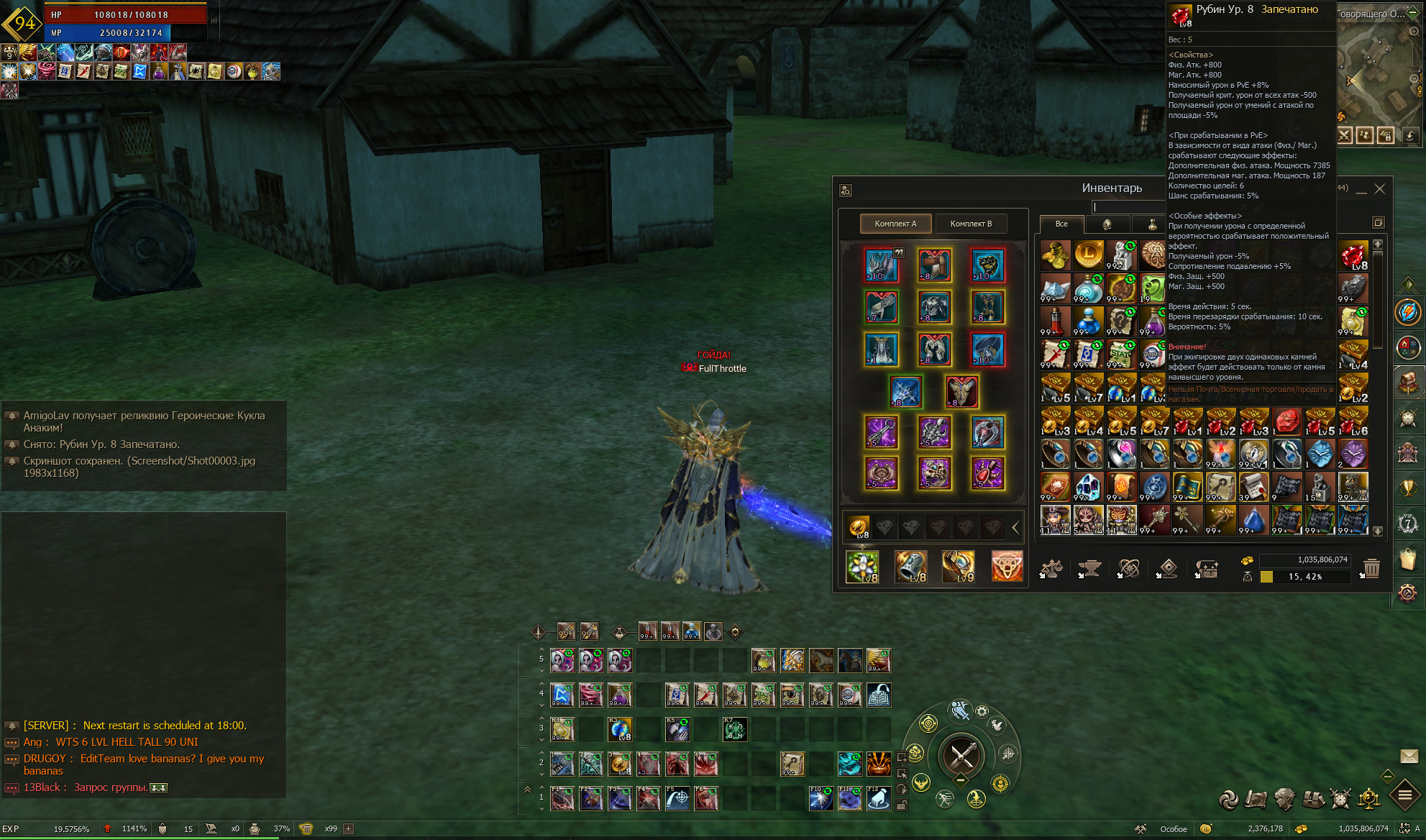Activate the open spellbook hotbar skill
1426x840 pixels.
point(879,695)
